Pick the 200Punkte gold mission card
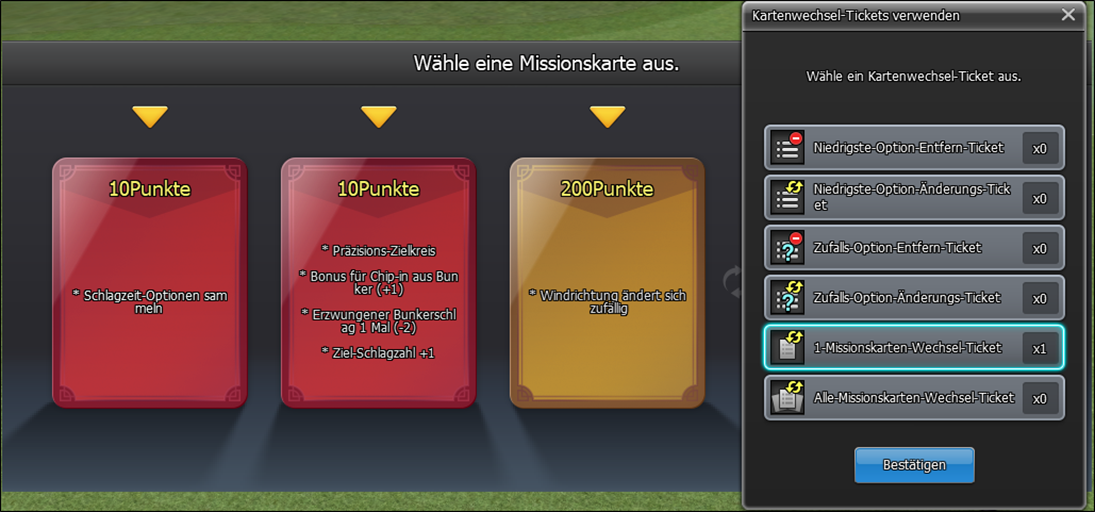Viewport: 1095px width, 512px height. coord(607,283)
